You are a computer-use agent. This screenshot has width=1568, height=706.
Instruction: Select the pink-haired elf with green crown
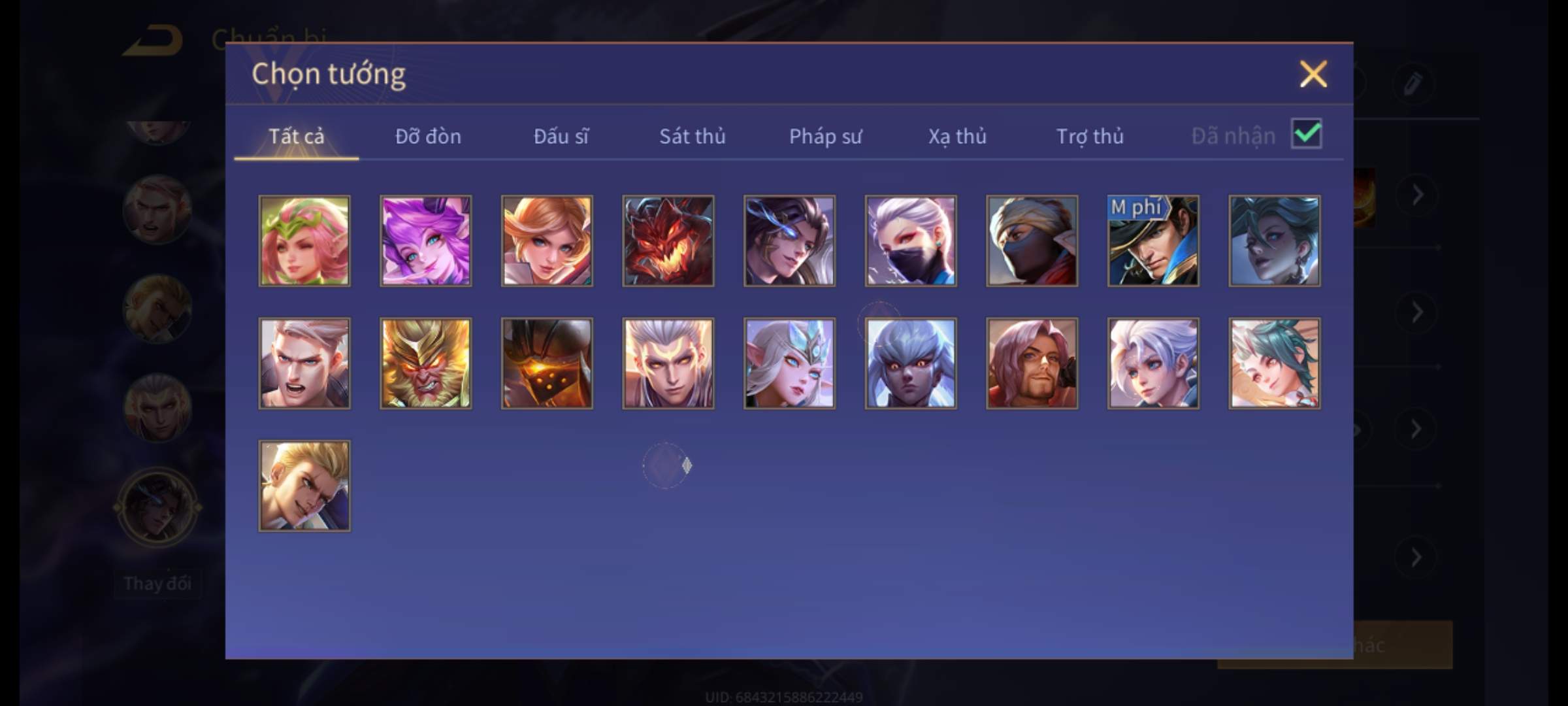[x=304, y=241]
